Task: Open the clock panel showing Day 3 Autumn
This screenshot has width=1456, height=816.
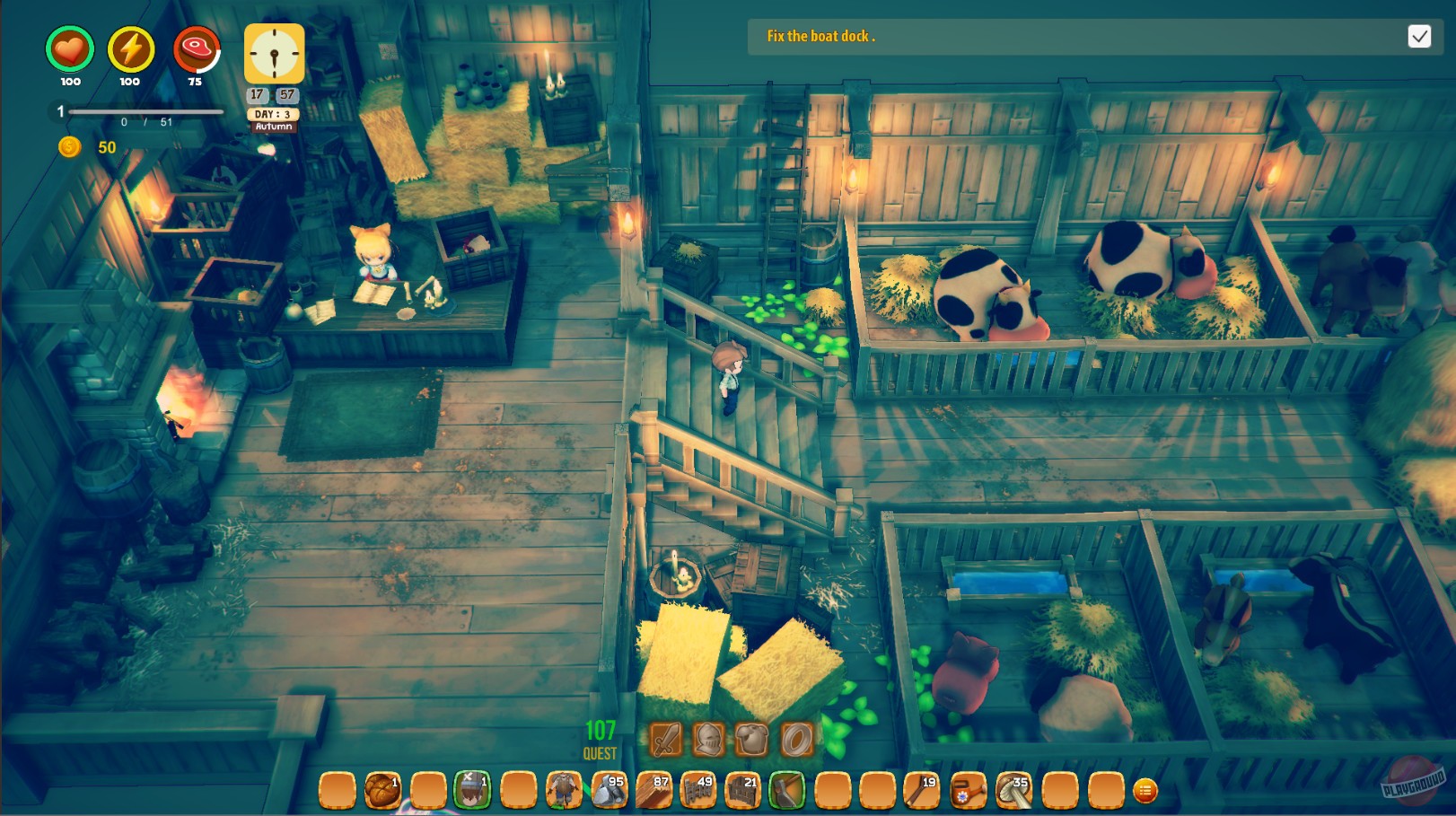Action: (x=273, y=52)
